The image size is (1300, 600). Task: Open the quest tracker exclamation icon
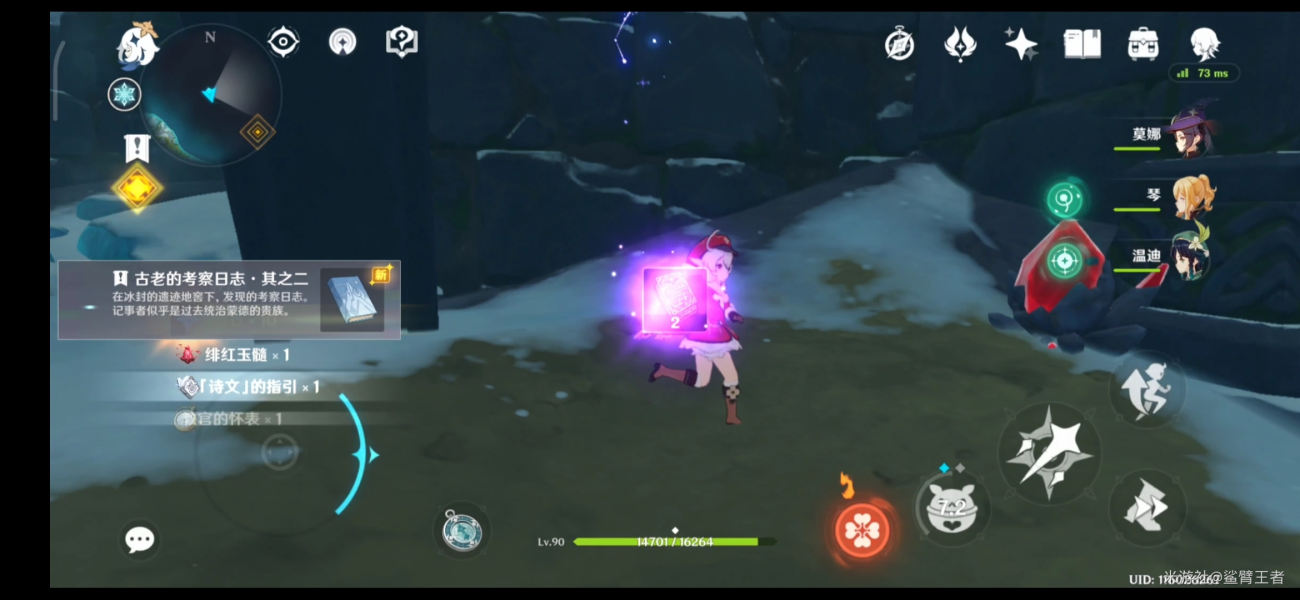(x=137, y=149)
